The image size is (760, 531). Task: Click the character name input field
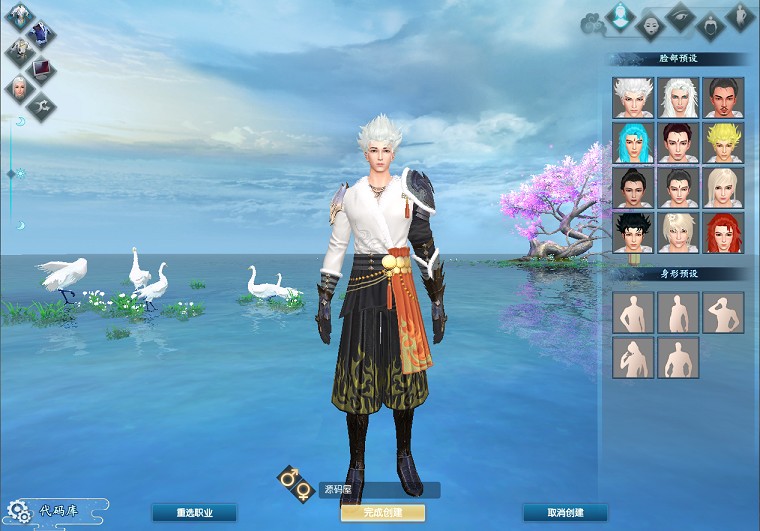tap(378, 490)
